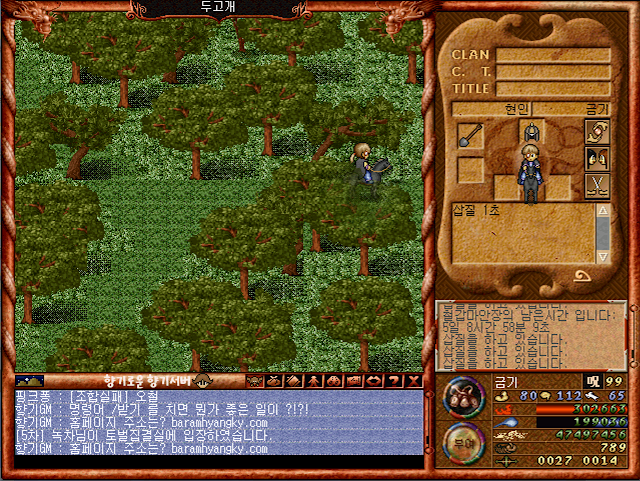Open the round bag inventory button
Screen dimensions: 640x481
463,396
